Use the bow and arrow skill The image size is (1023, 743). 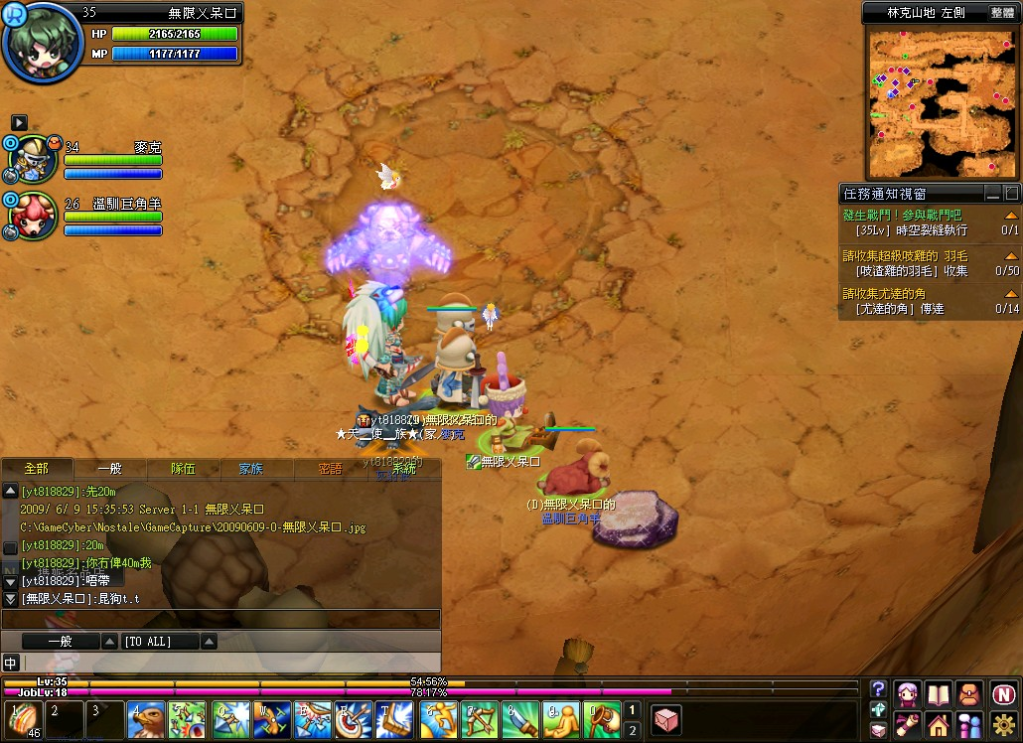[x=478, y=720]
